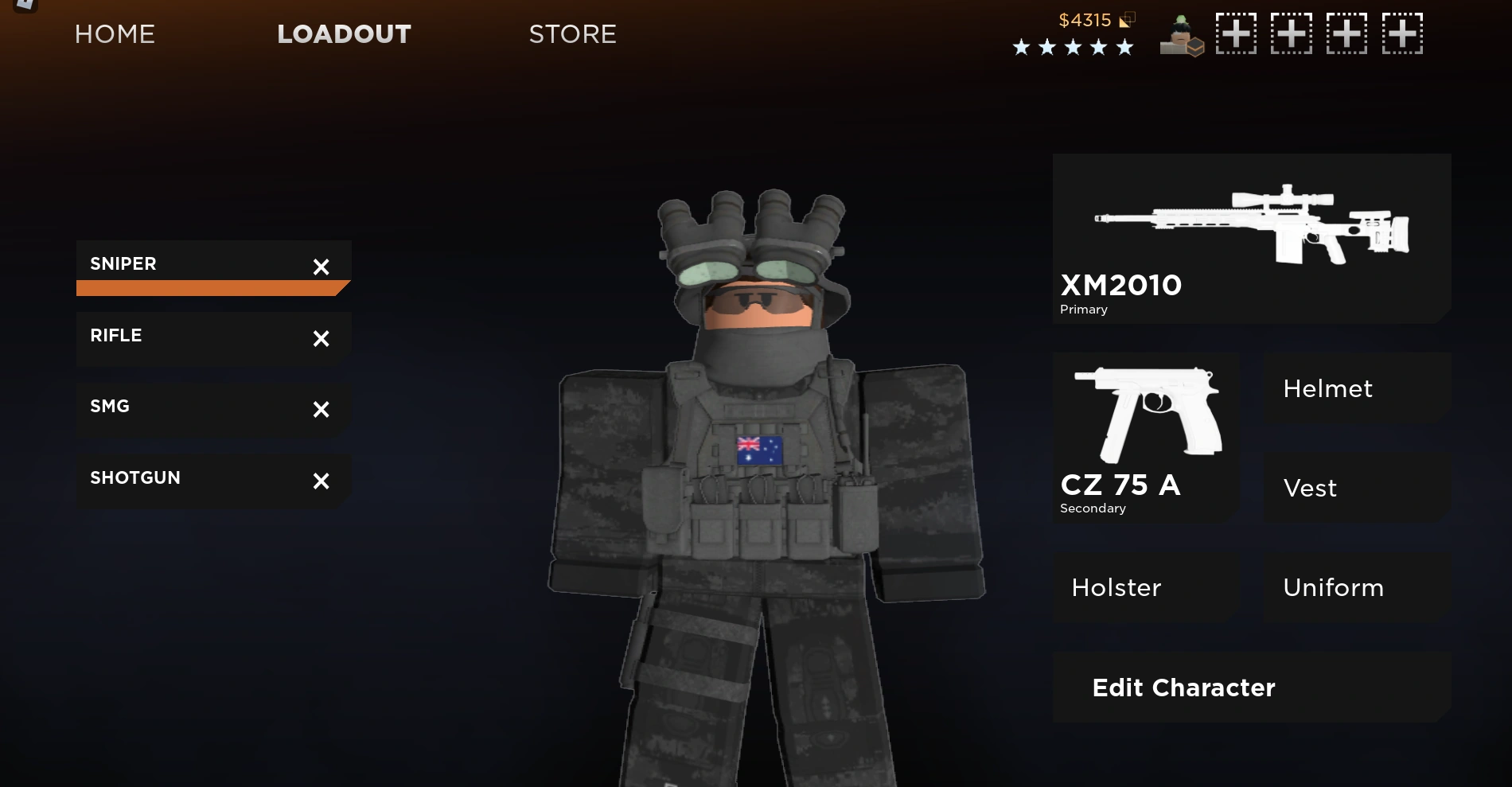Select the SNIPER loadout entry
Image resolution: width=1512 pixels, height=787 pixels.
click(159, 263)
